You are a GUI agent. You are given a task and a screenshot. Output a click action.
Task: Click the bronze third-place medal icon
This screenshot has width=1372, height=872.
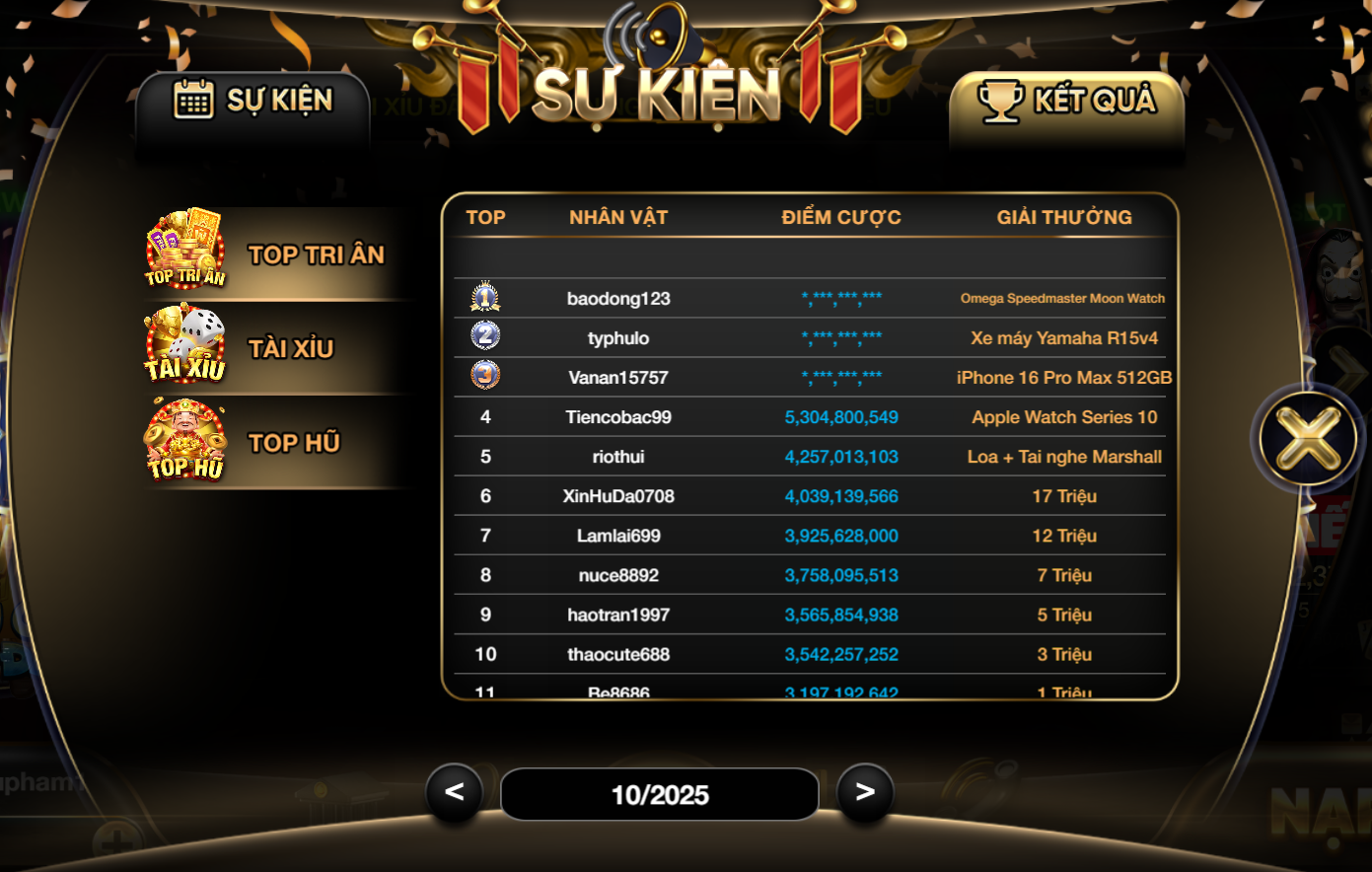(x=485, y=376)
